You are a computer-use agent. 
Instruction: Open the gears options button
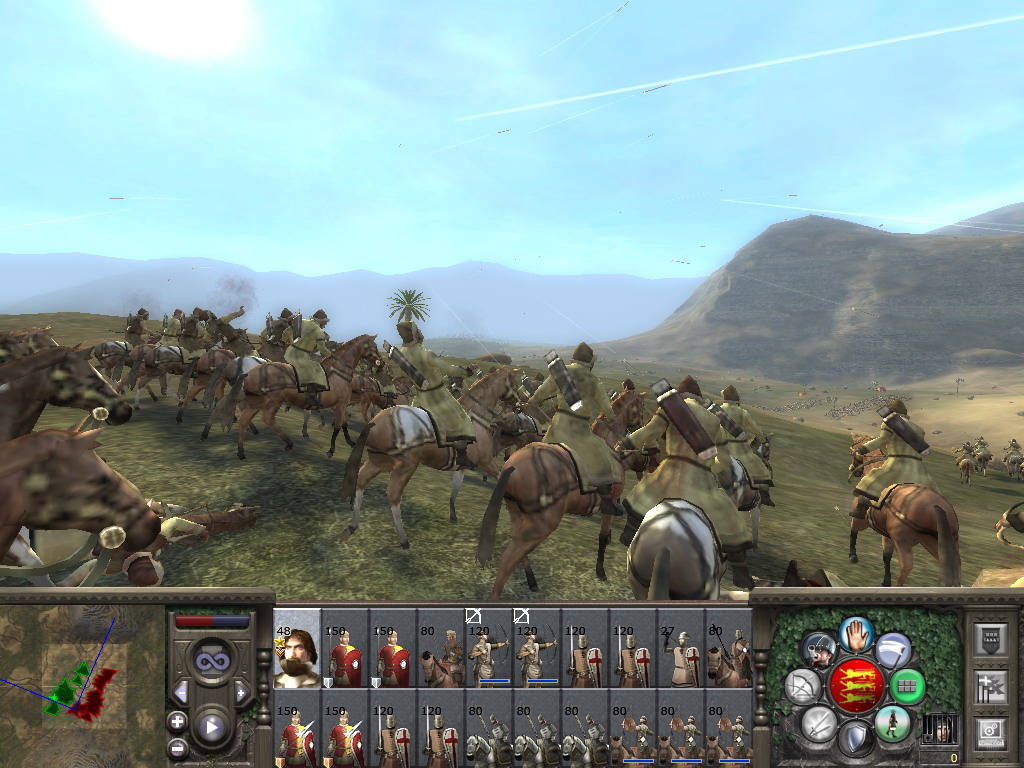[x=990, y=733]
